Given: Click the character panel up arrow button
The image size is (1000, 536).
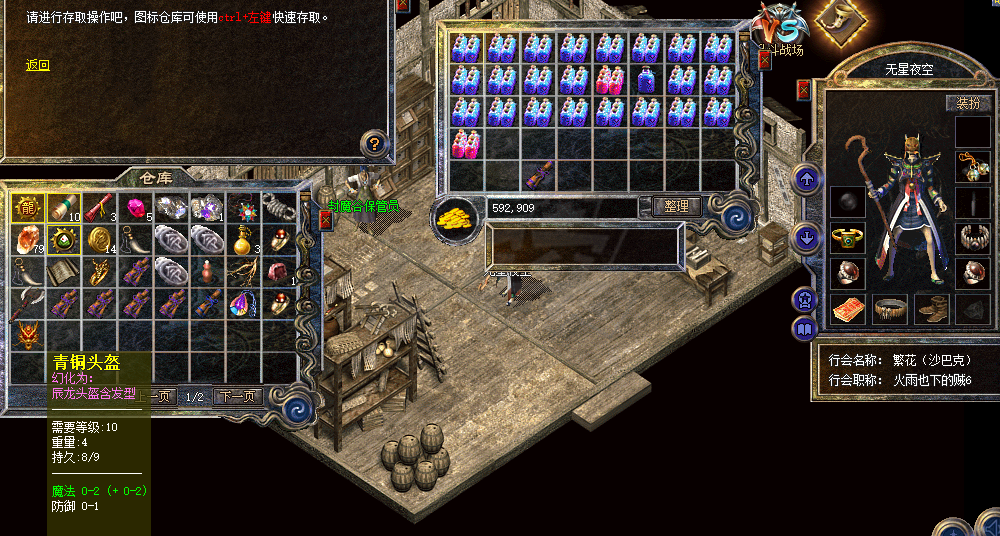Looking at the screenshot, I should pyautogui.click(x=806, y=180).
